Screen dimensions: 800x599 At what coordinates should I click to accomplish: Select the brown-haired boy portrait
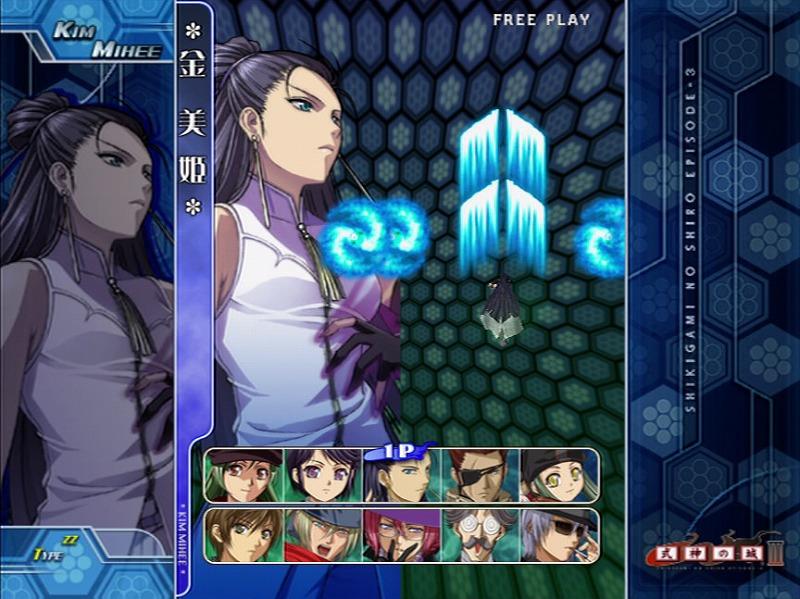pyautogui.click(x=244, y=535)
